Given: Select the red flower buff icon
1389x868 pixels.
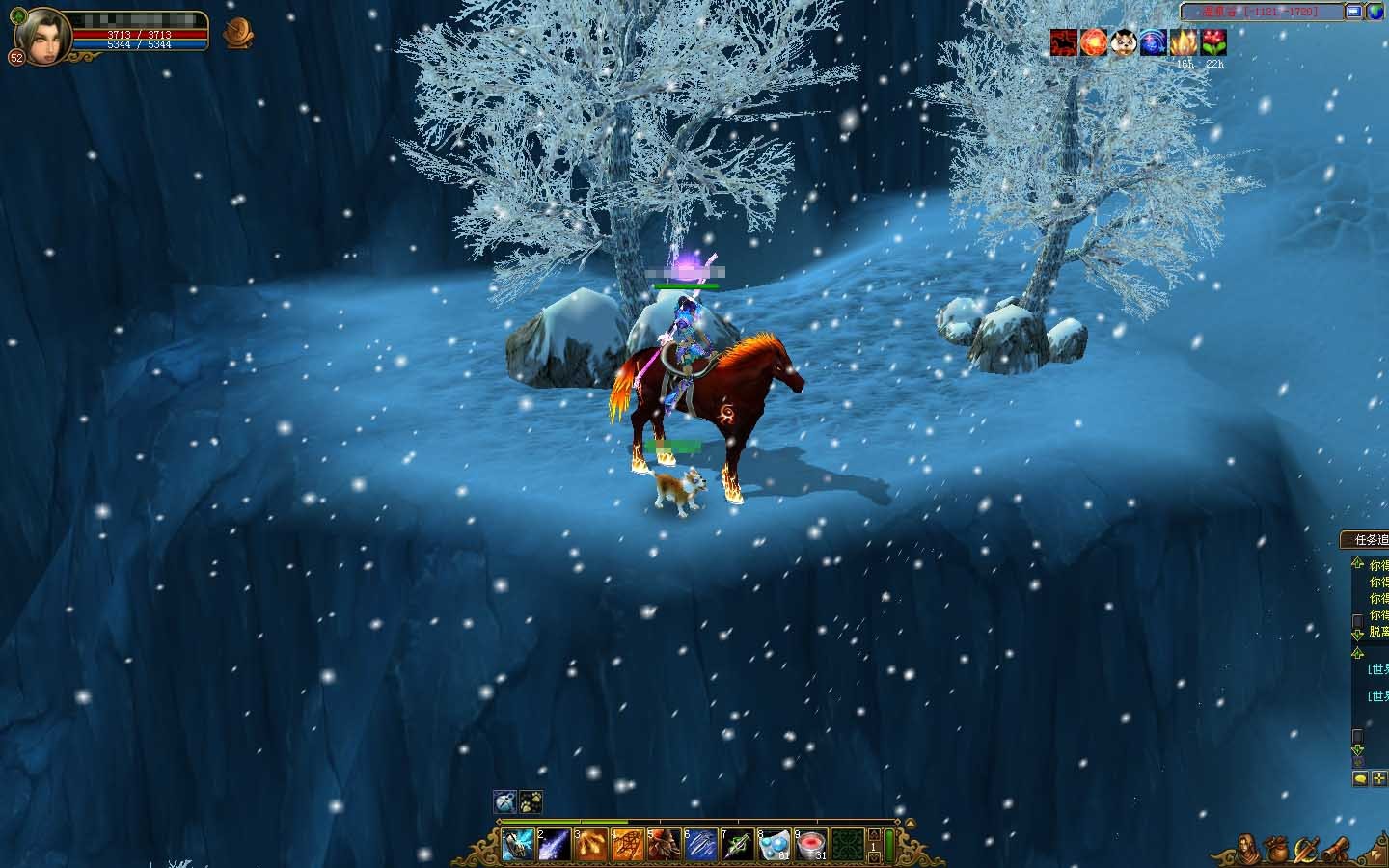Looking at the screenshot, I should (1213, 42).
